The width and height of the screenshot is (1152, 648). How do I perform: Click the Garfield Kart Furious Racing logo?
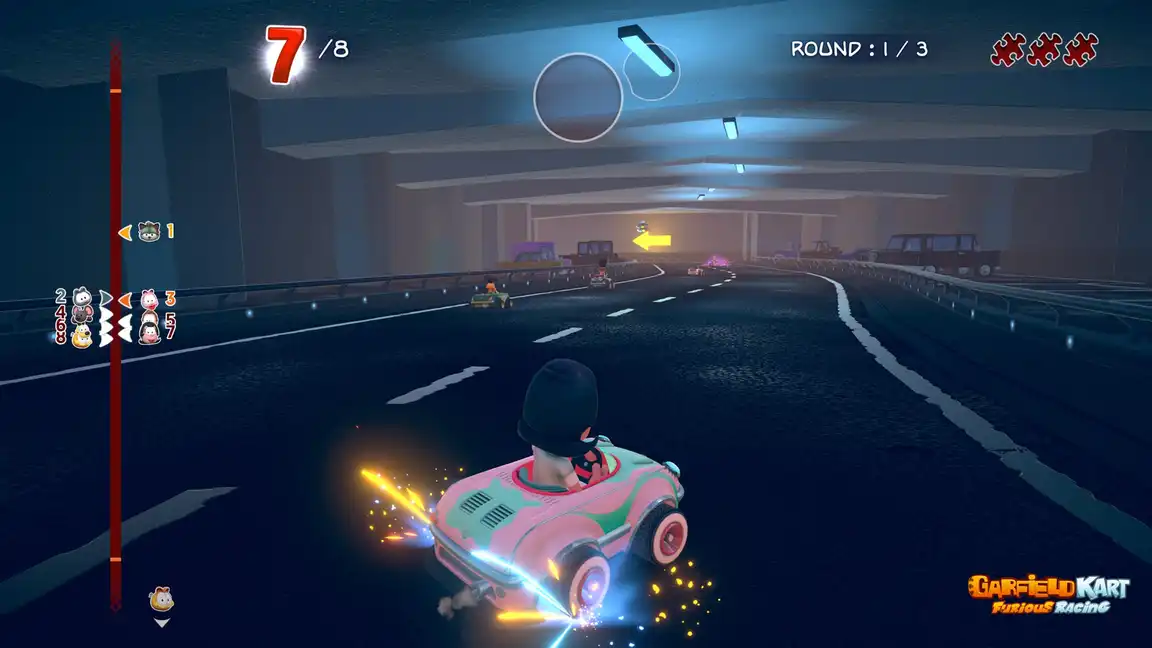tap(1047, 593)
